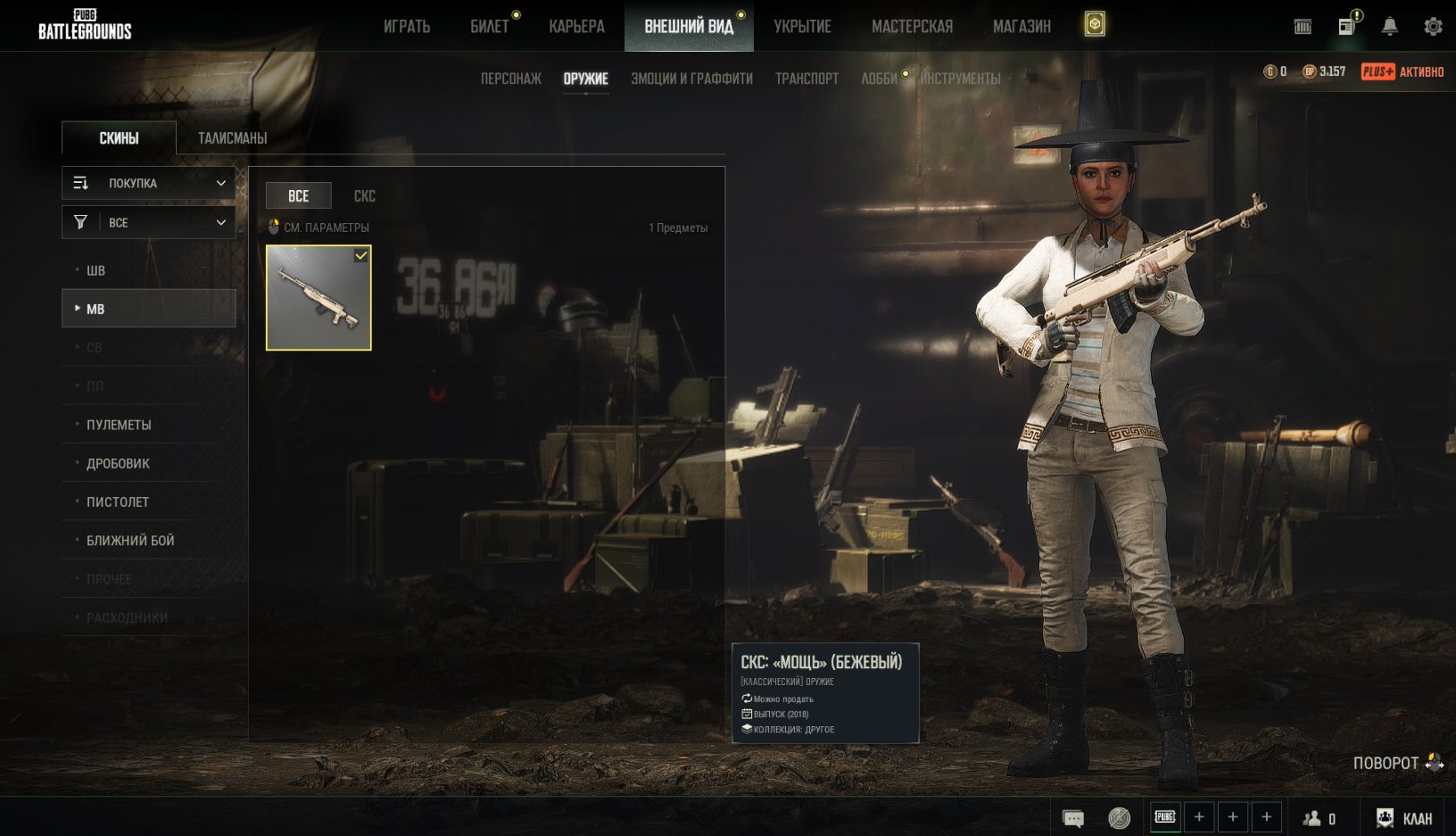Filter skins by СКС tab
The image size is (1456, 836).
point(364,196)
